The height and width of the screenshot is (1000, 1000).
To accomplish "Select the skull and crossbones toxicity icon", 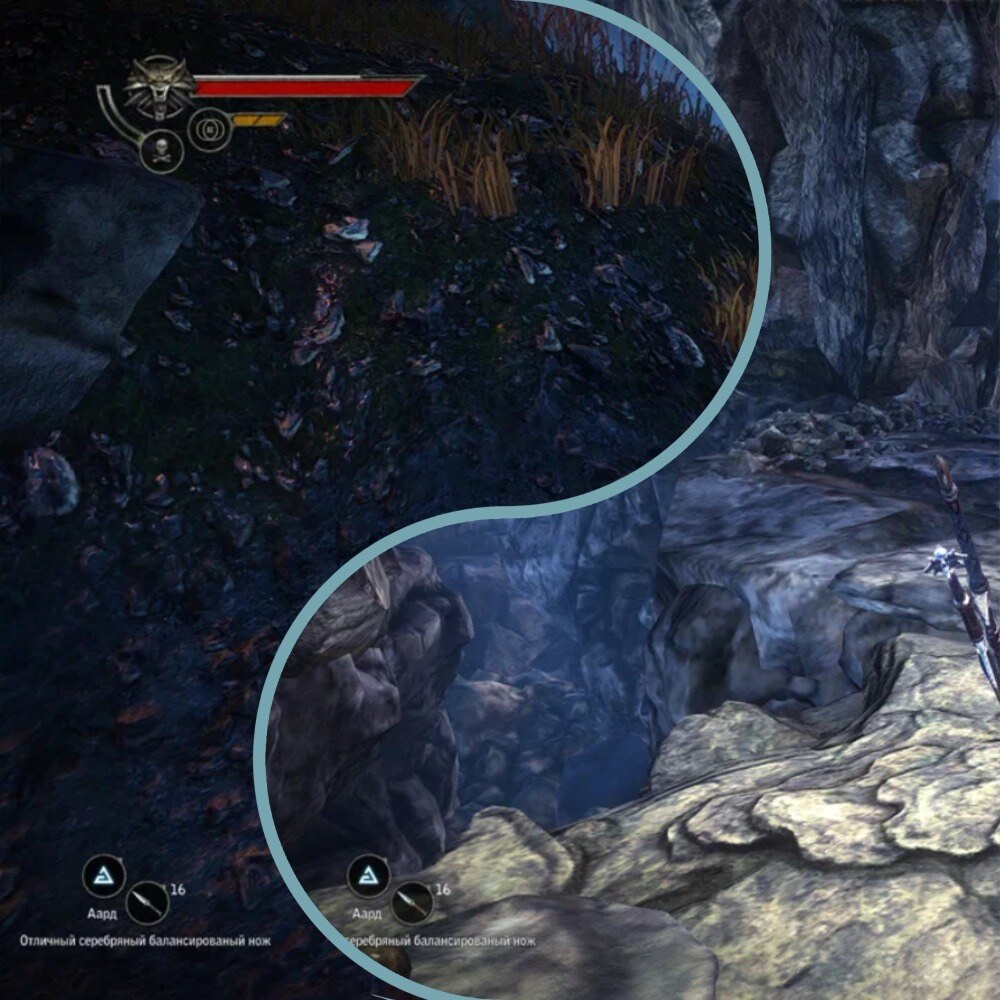I will coord(158,152).
